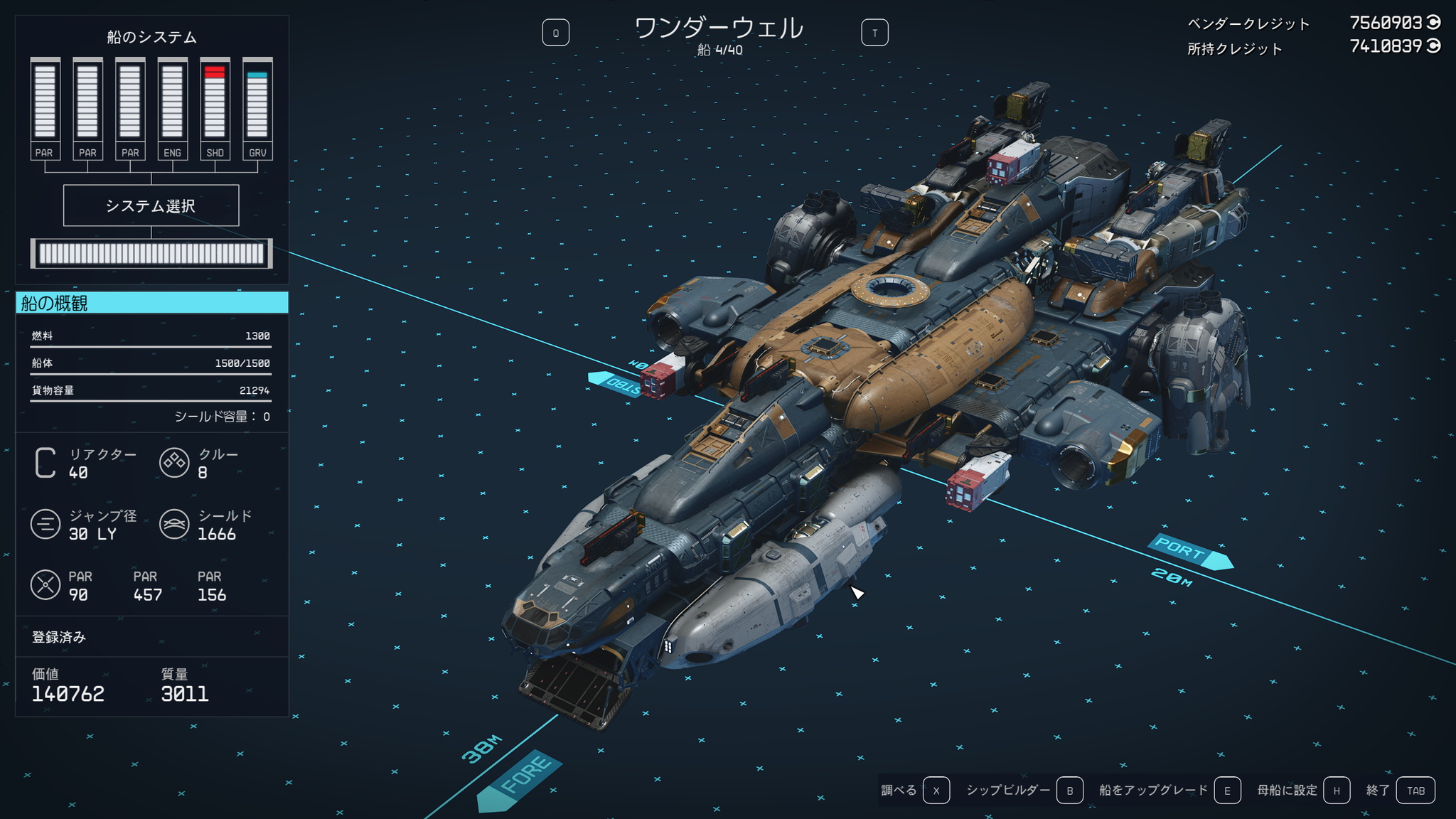The height and width of the screenshot is (819, 1456).
Task: Click the system power allocation bar
Action: click(x=151, y=253)
